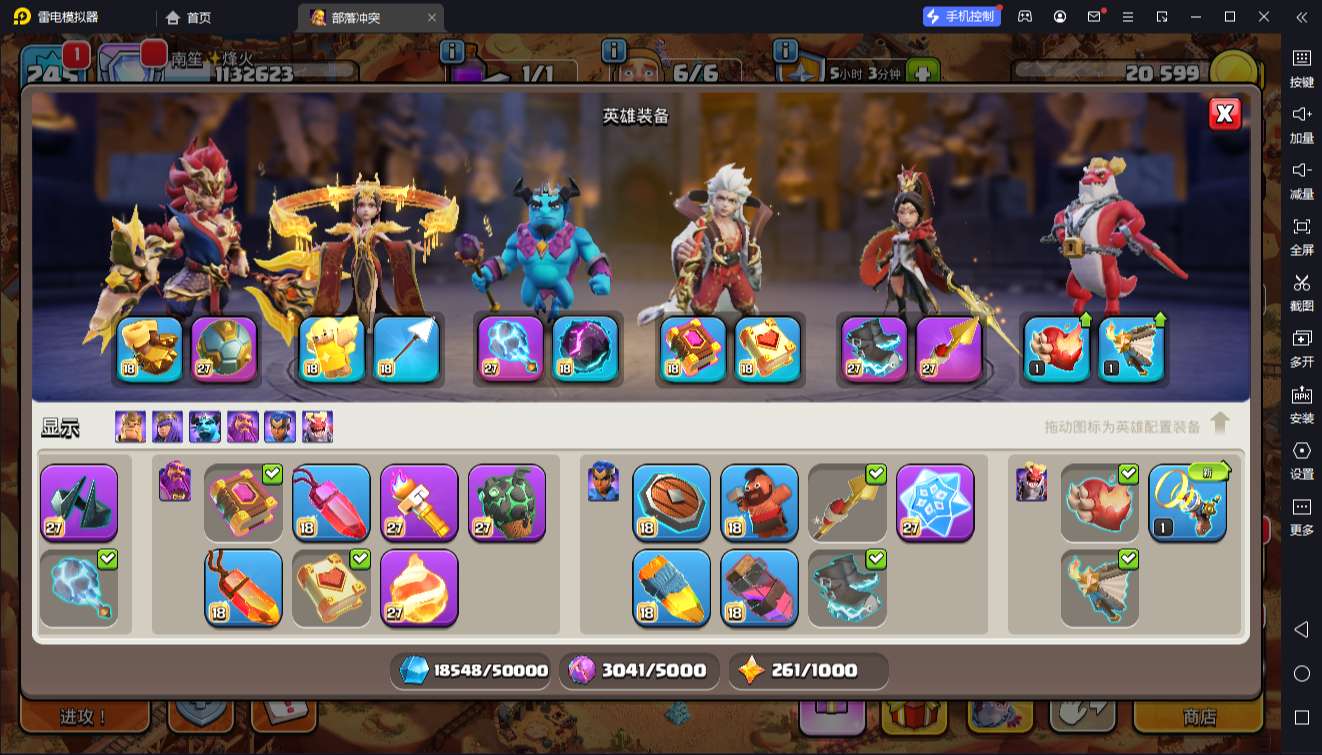Screen dimensions: 1322x755
Task: Select the Lavaloon Puppet equipment
Action: (x=507, y=502)
